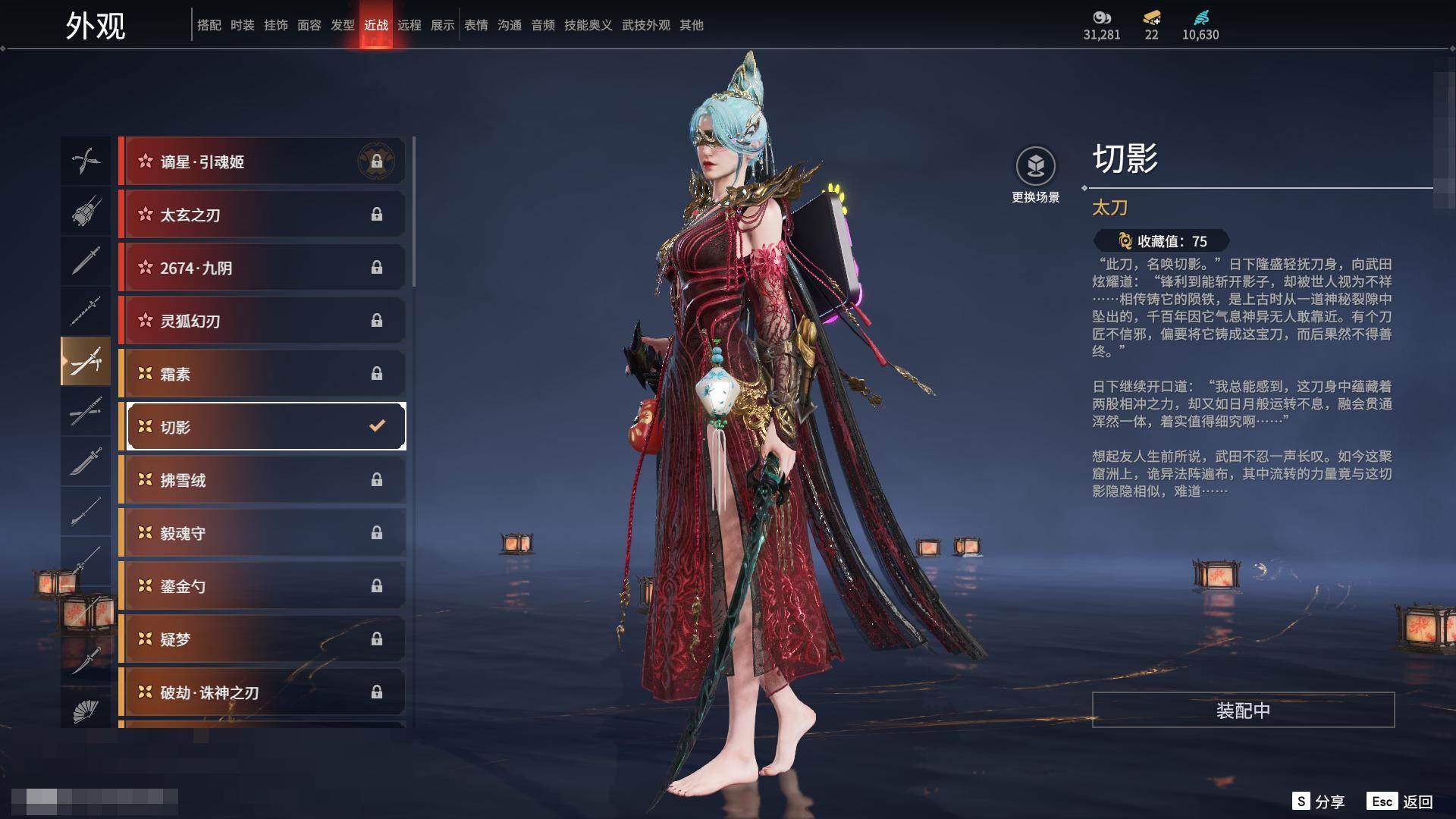Switch to the 时装 tab
1456x819 pixels.
click(x=243, y=25)
